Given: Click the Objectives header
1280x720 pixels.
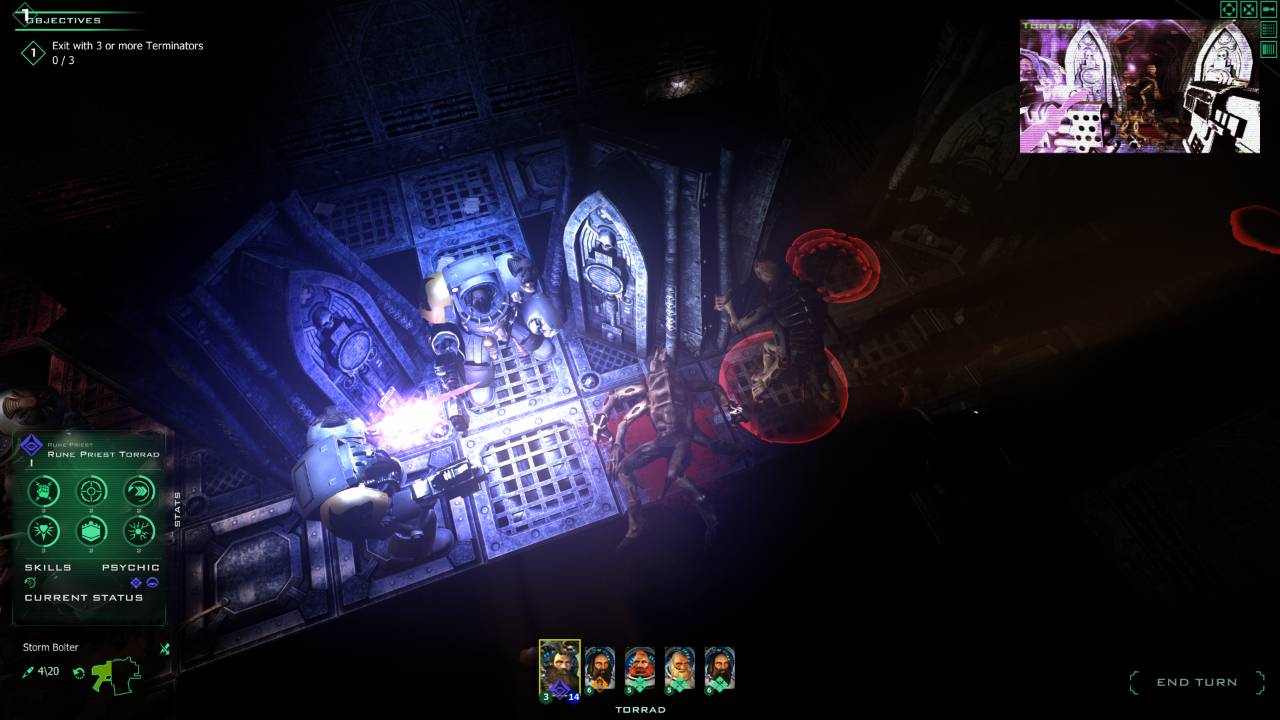Looking at the screenshot, I should (x=62, y=20).
